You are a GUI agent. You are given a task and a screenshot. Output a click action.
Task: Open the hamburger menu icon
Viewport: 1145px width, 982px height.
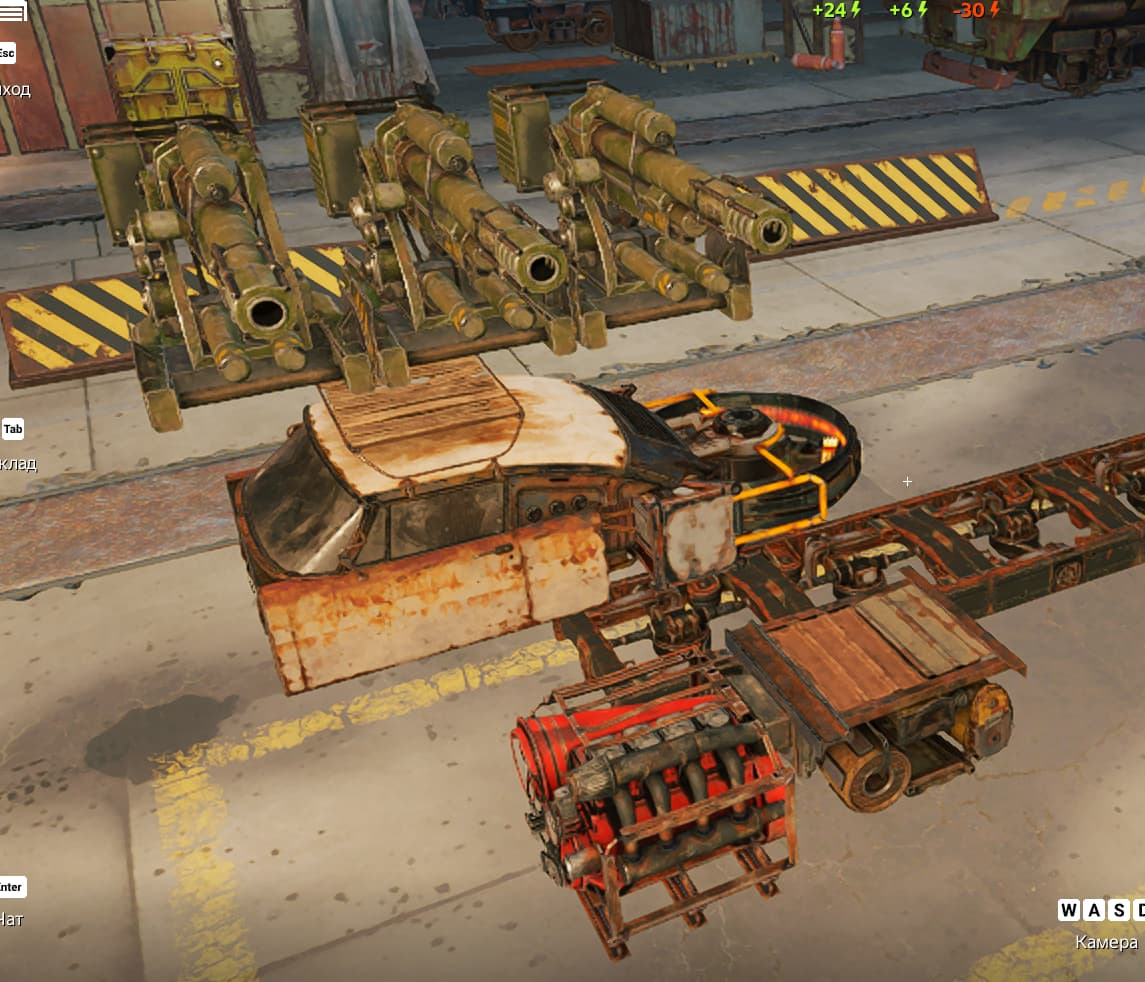pos(12,14)
